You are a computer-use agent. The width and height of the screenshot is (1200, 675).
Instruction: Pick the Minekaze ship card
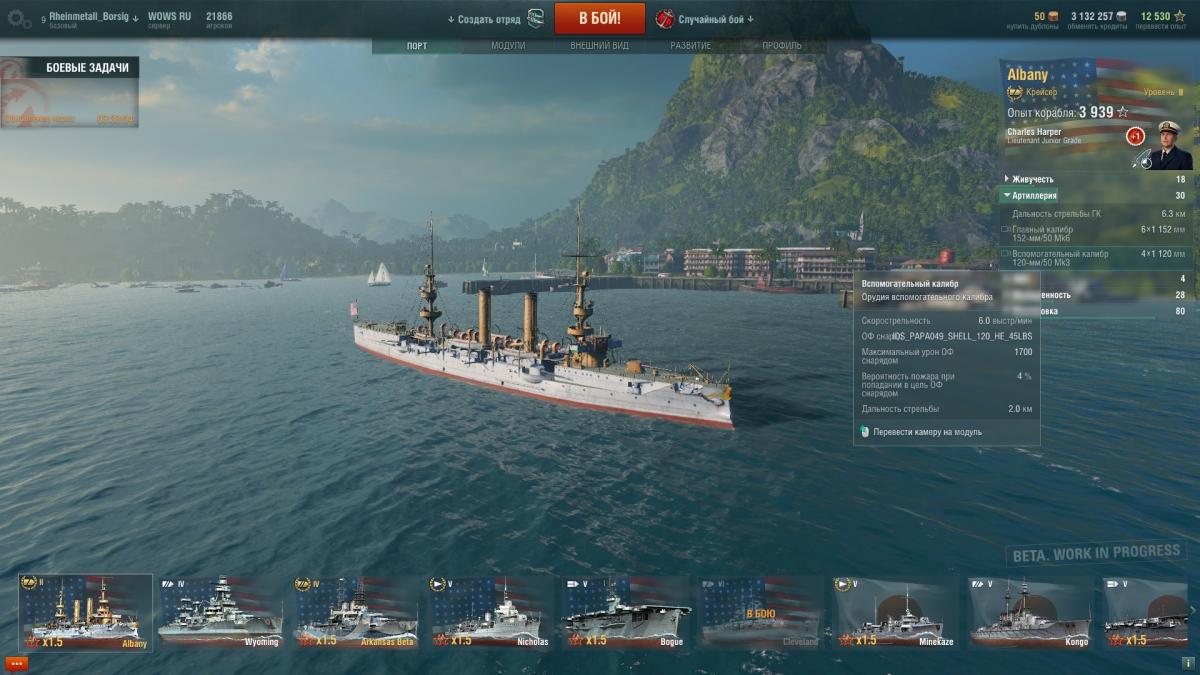(896, 612)
